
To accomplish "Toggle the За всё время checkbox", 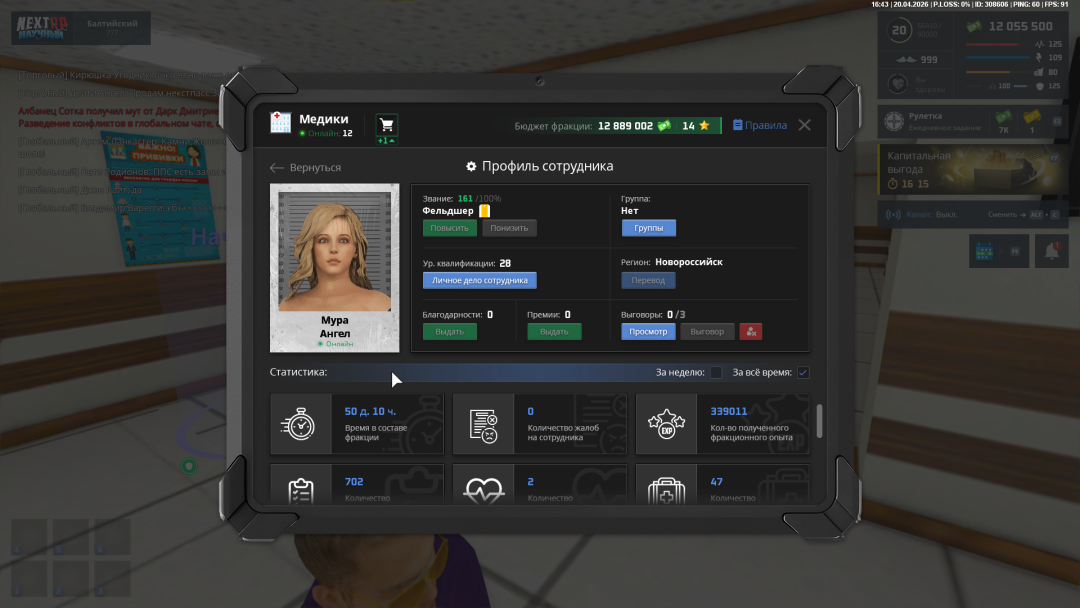I will (x=803, y=373).
